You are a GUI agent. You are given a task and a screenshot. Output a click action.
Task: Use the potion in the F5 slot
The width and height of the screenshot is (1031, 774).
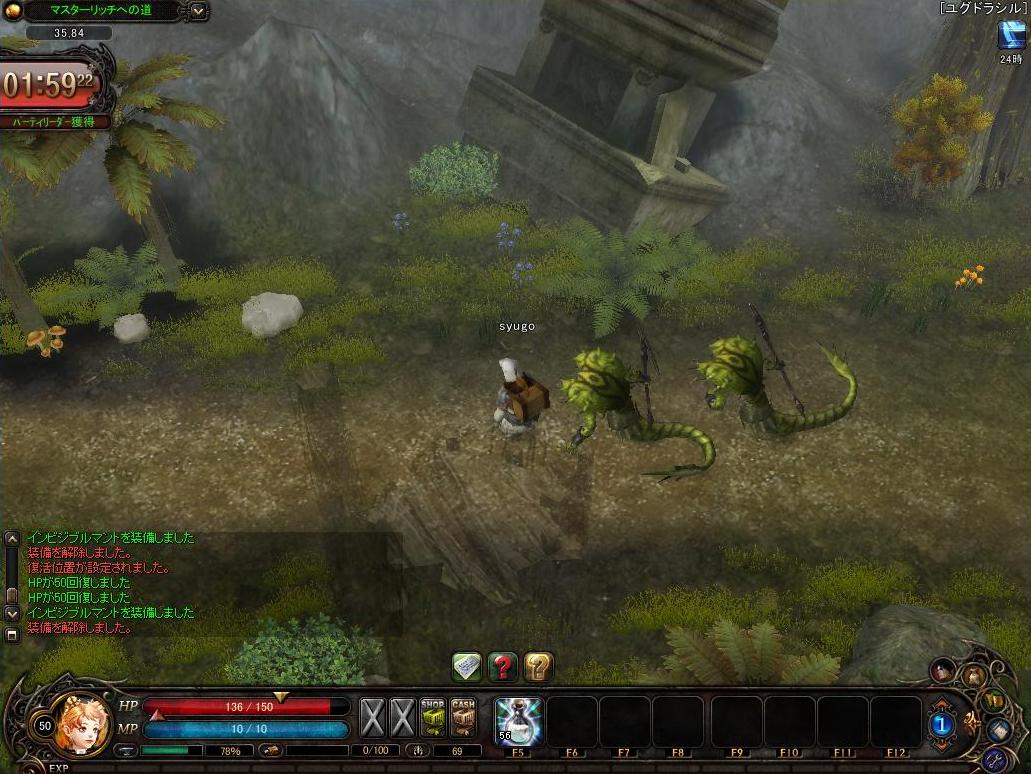(519, 722)
